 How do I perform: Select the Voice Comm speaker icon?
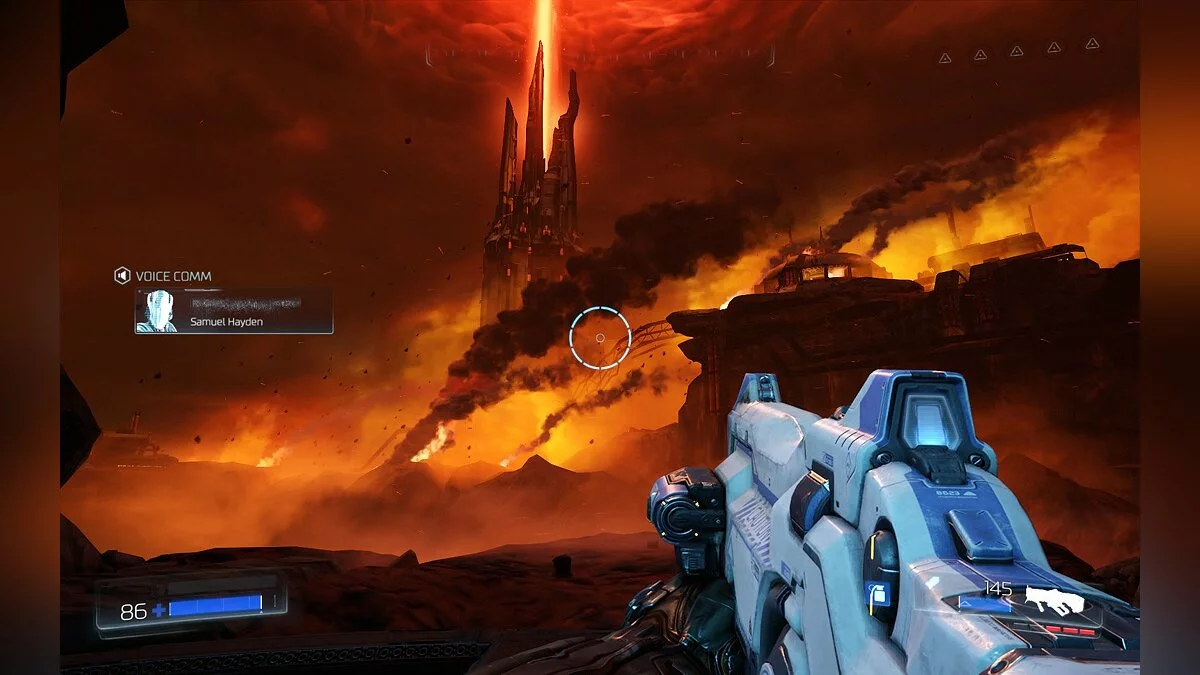[x=122, y=276]
